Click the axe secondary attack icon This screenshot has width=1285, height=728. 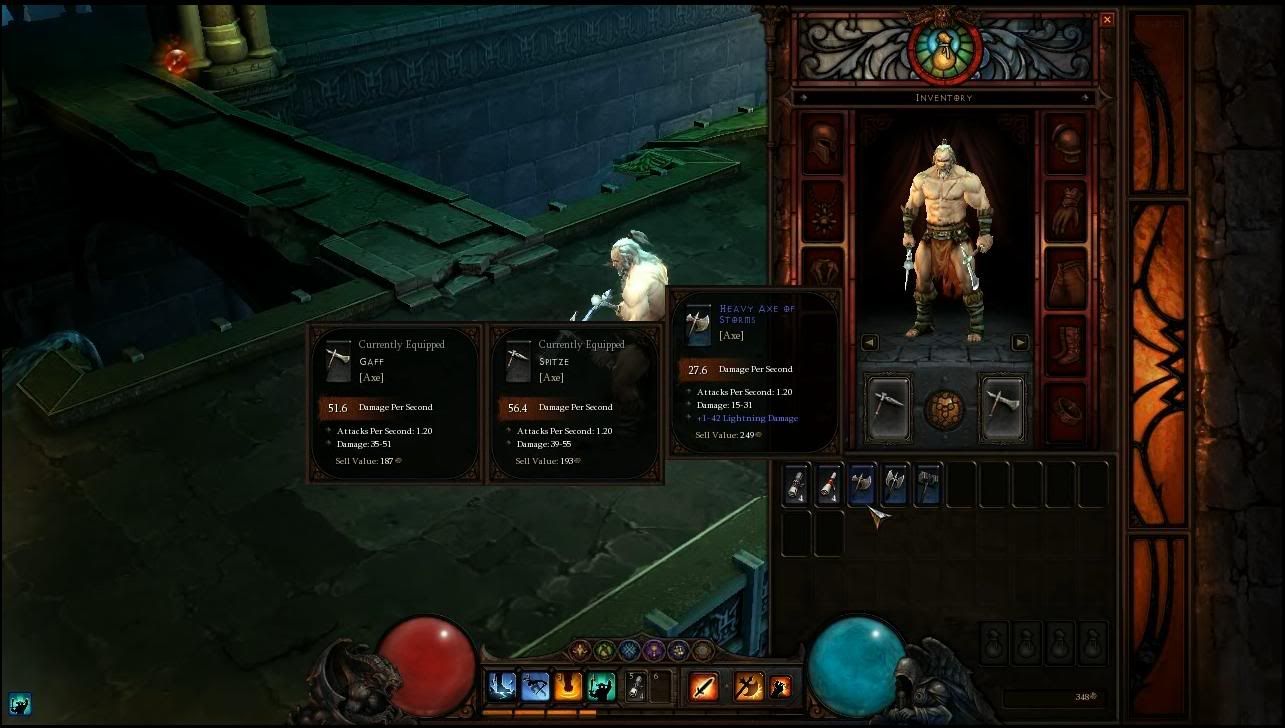click(747, 685)
